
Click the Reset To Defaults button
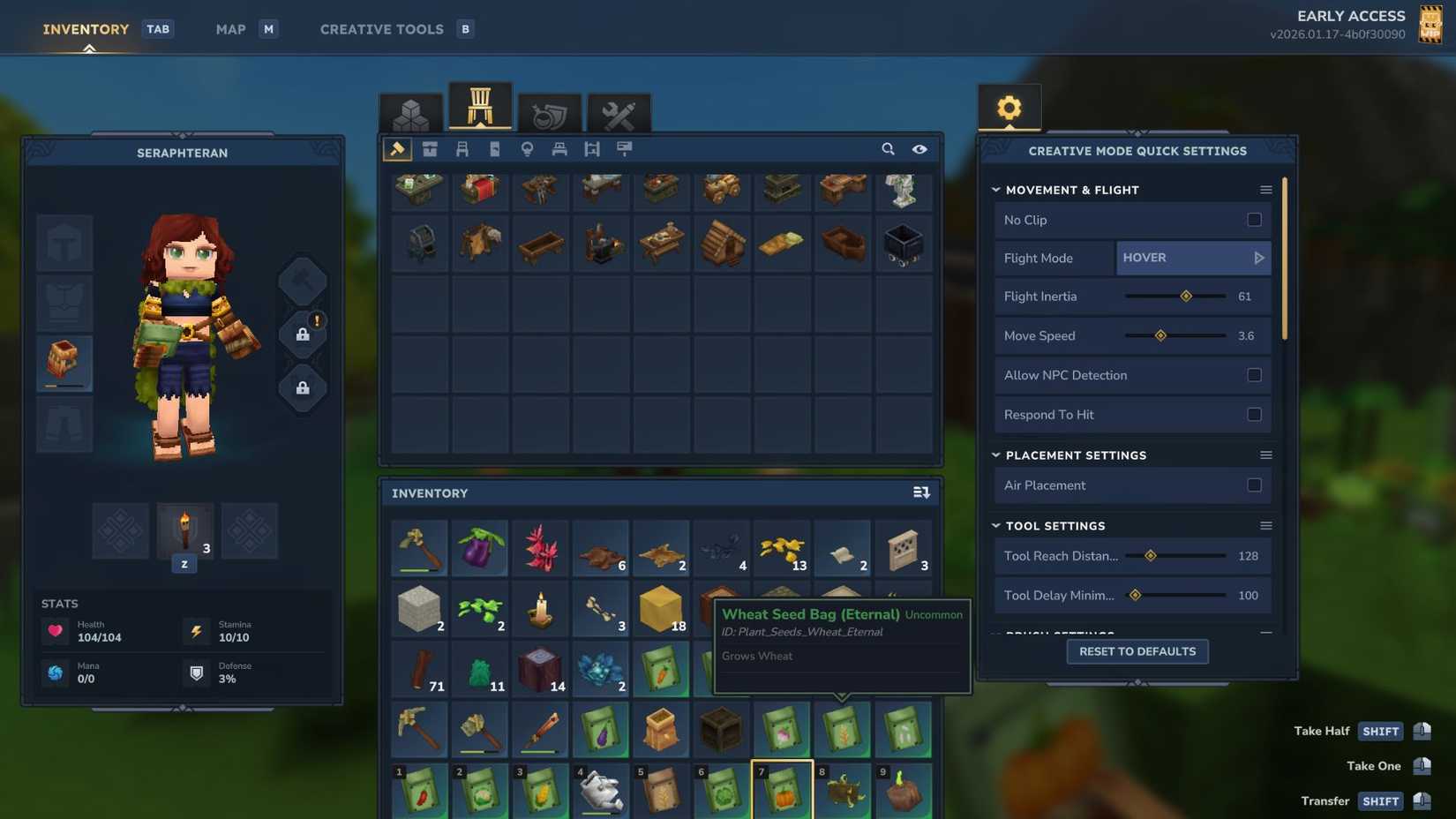1137,651
